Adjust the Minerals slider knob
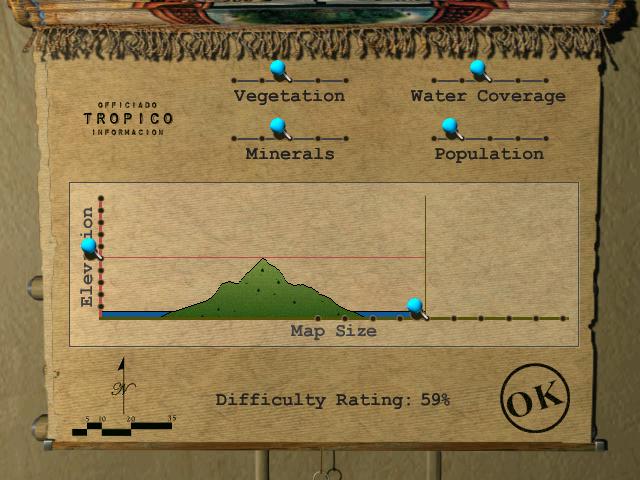The height and width of the screenshot is (480, 640). pyautogui.click(x=278, y=126)
